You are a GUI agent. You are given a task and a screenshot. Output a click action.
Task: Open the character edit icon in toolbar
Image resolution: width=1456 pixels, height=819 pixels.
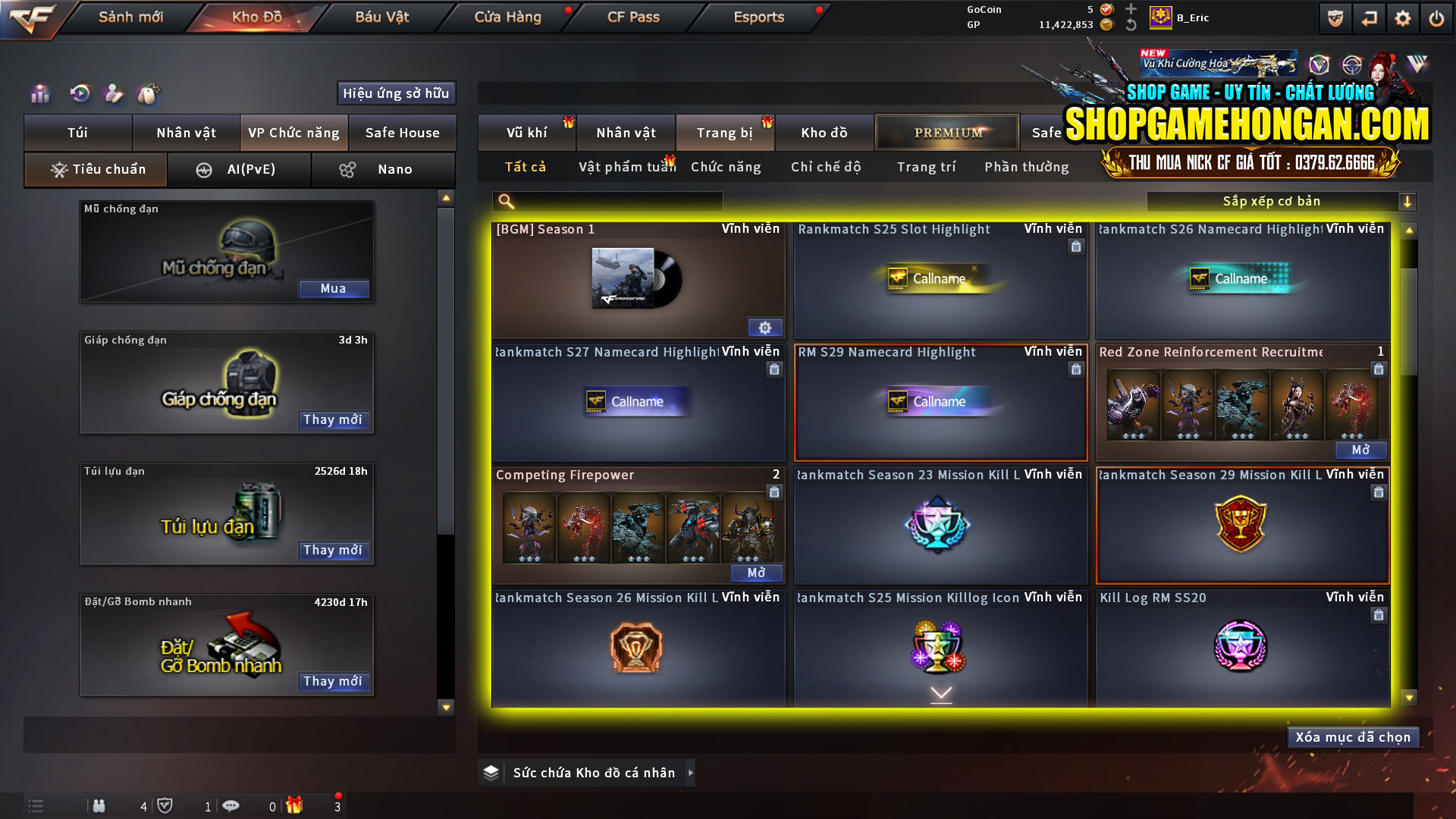coord(114,94)
